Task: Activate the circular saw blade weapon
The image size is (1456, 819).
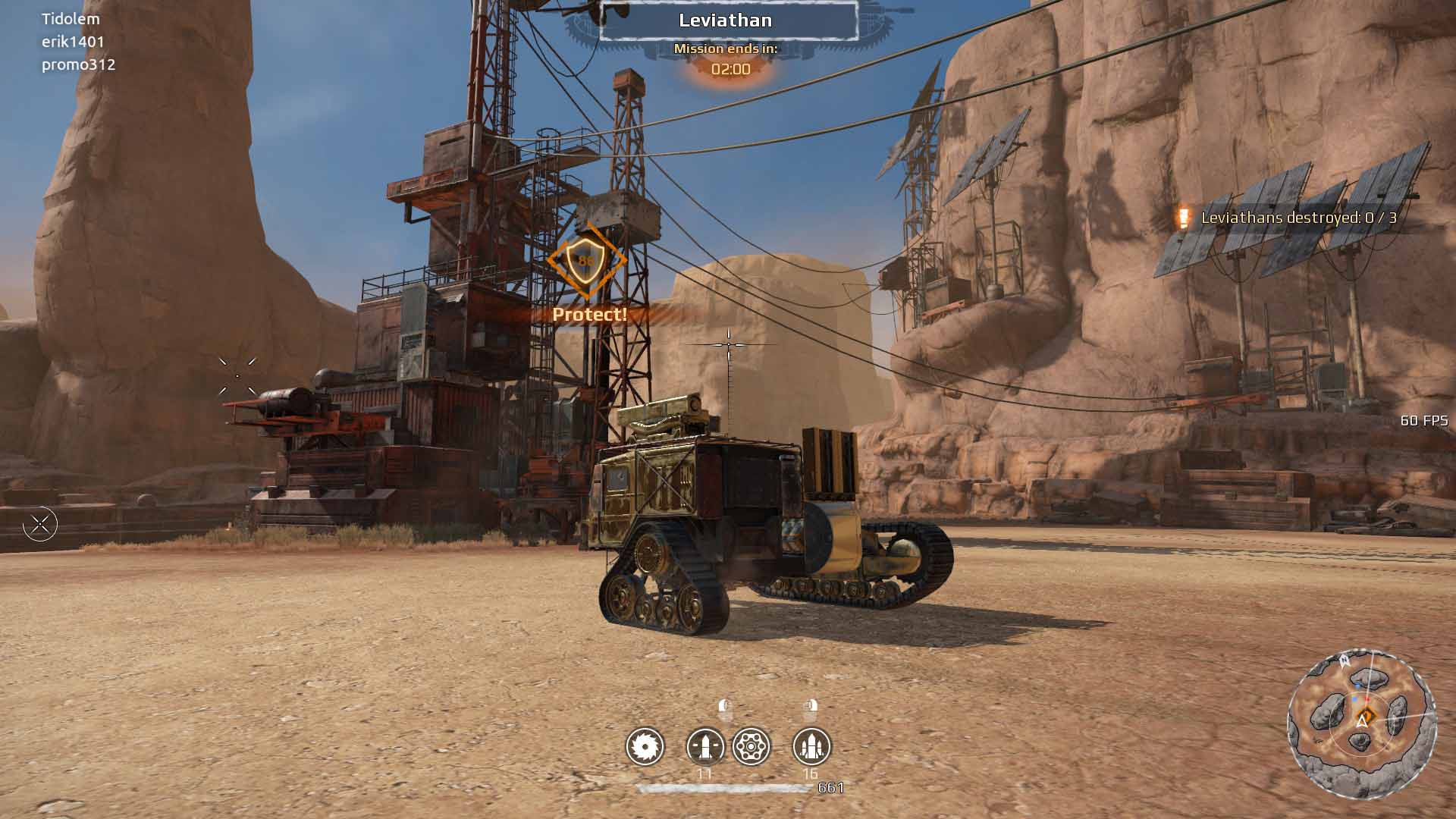Action: point(645,747)
